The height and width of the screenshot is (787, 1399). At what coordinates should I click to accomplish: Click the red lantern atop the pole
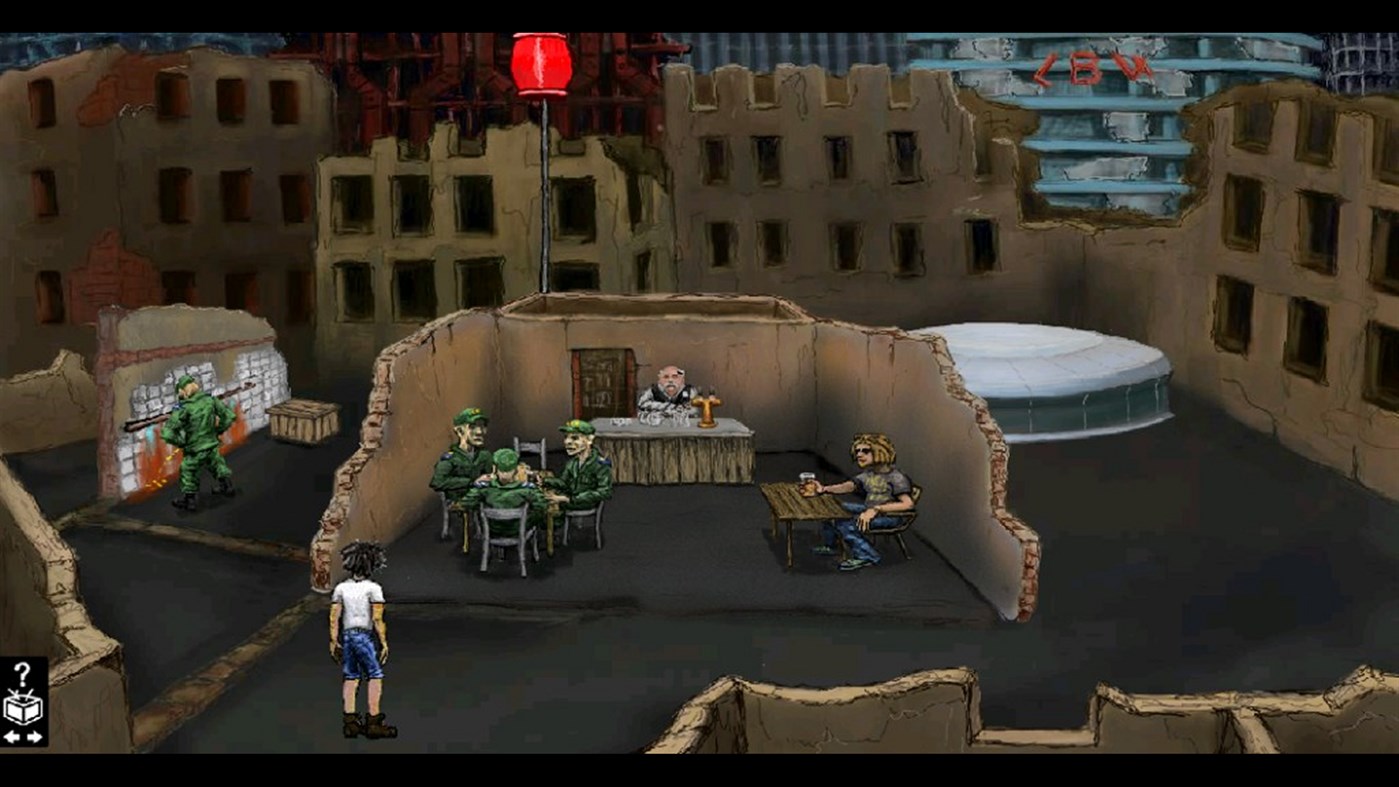(x=542, y=64)
